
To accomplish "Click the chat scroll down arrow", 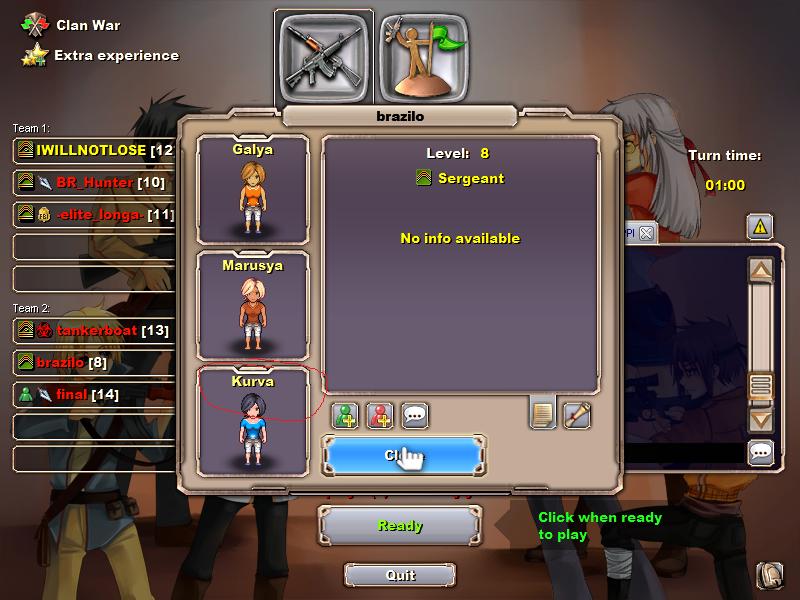I will coord(761,420).
